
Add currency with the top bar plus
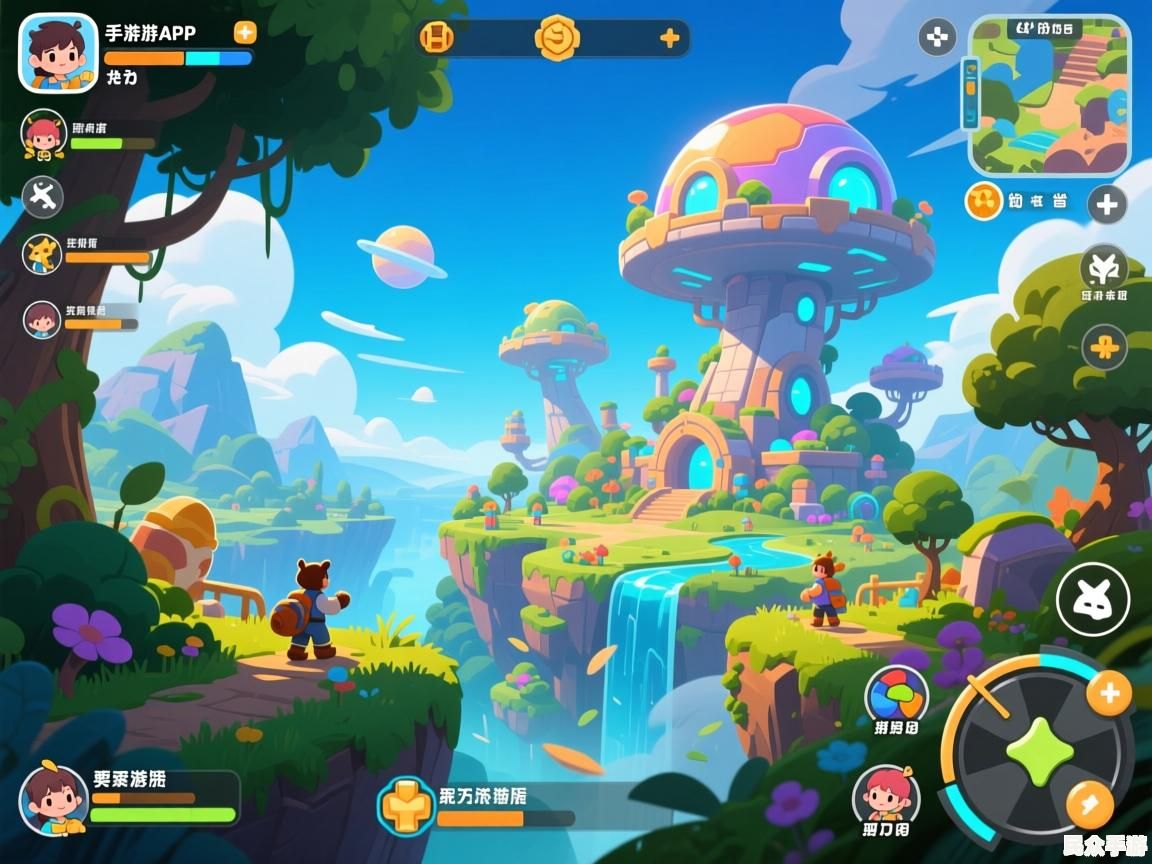tap(669, 39)
